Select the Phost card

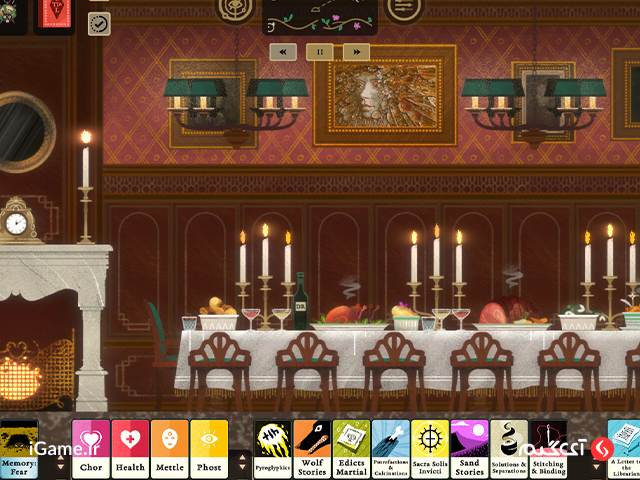click(208, 449)
